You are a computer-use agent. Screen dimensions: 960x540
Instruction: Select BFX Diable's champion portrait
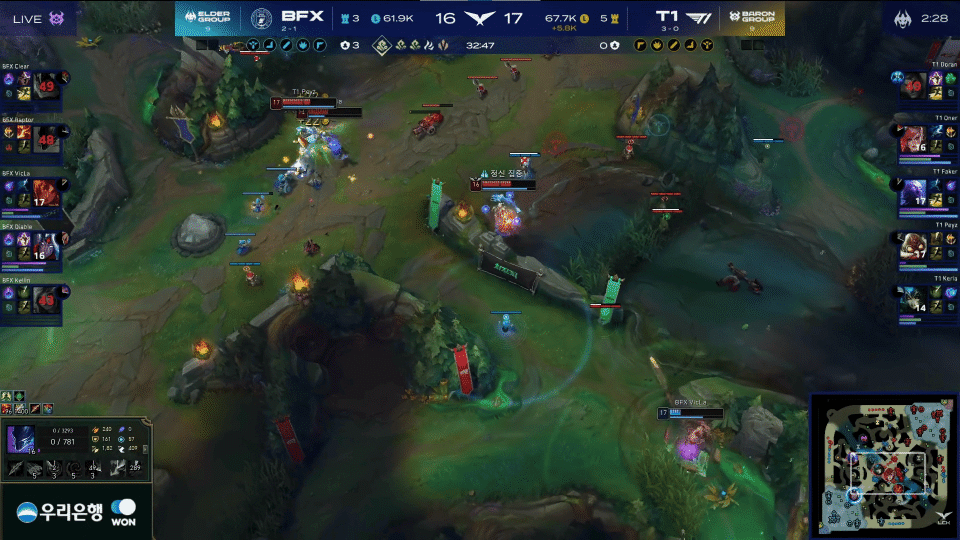[46, 247]
